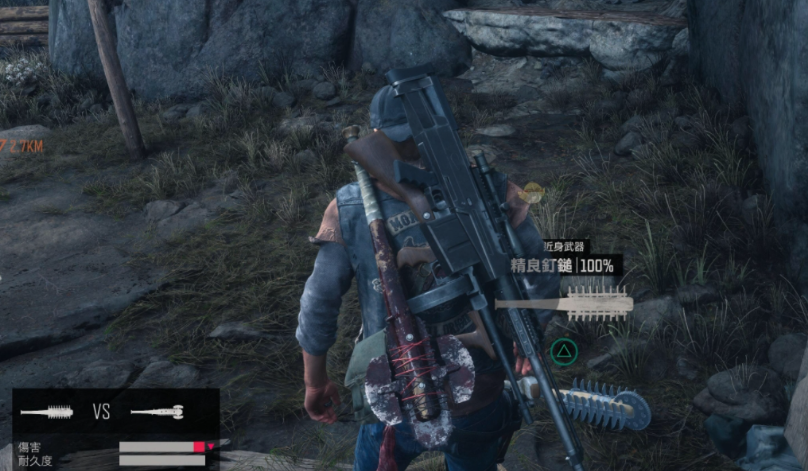Click the spiked bat icon under 精良釘鎚

click(x=564, y=302)
